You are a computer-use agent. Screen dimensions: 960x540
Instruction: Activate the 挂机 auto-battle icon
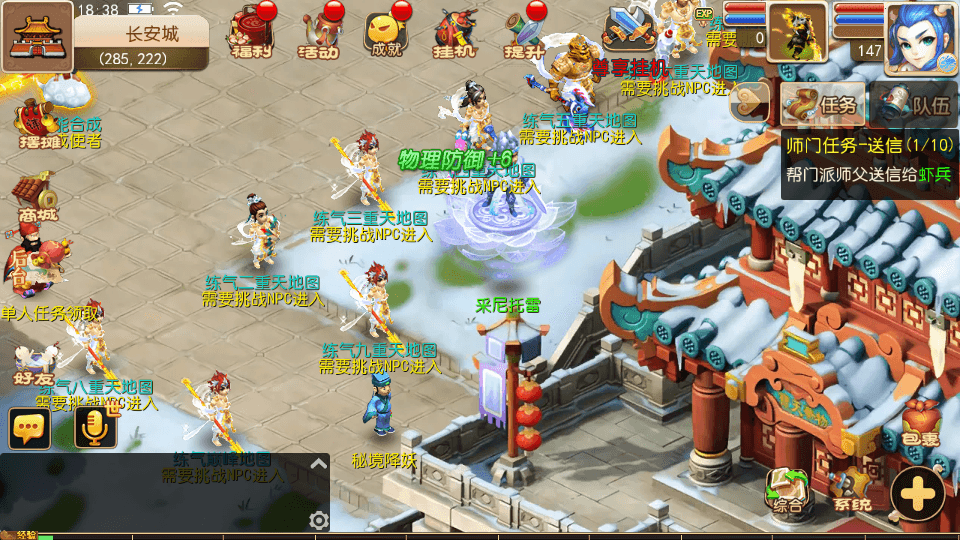[455, 34]
